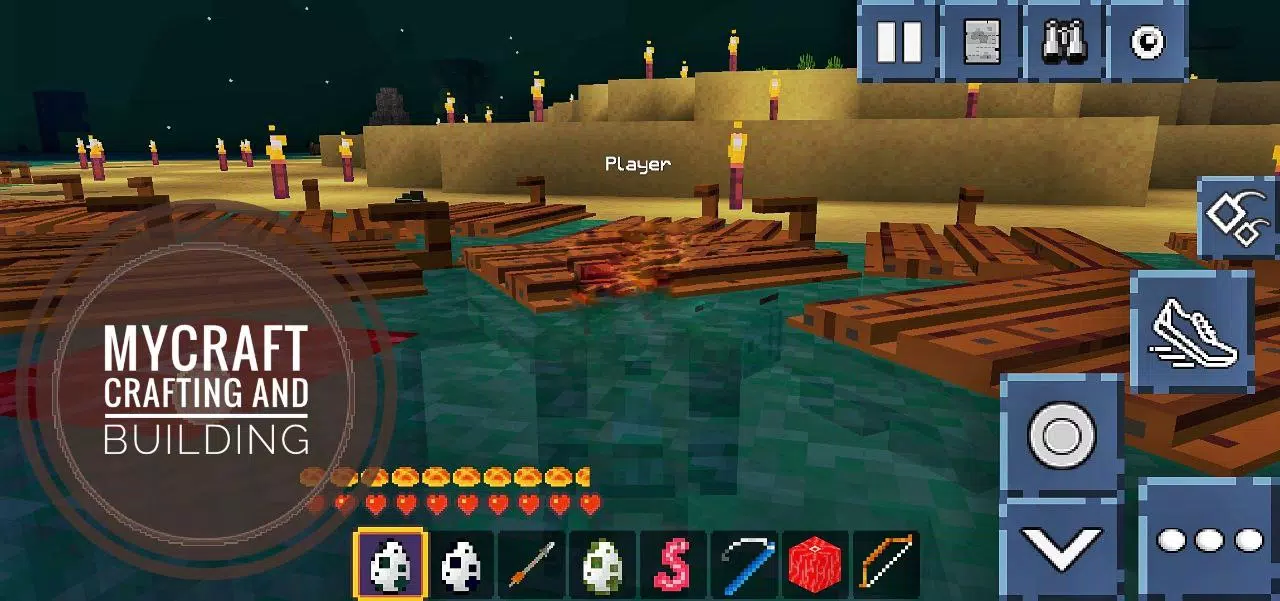Open the map sheet button
Viewport: 1280px width, 601px height.
pos(981,41)
